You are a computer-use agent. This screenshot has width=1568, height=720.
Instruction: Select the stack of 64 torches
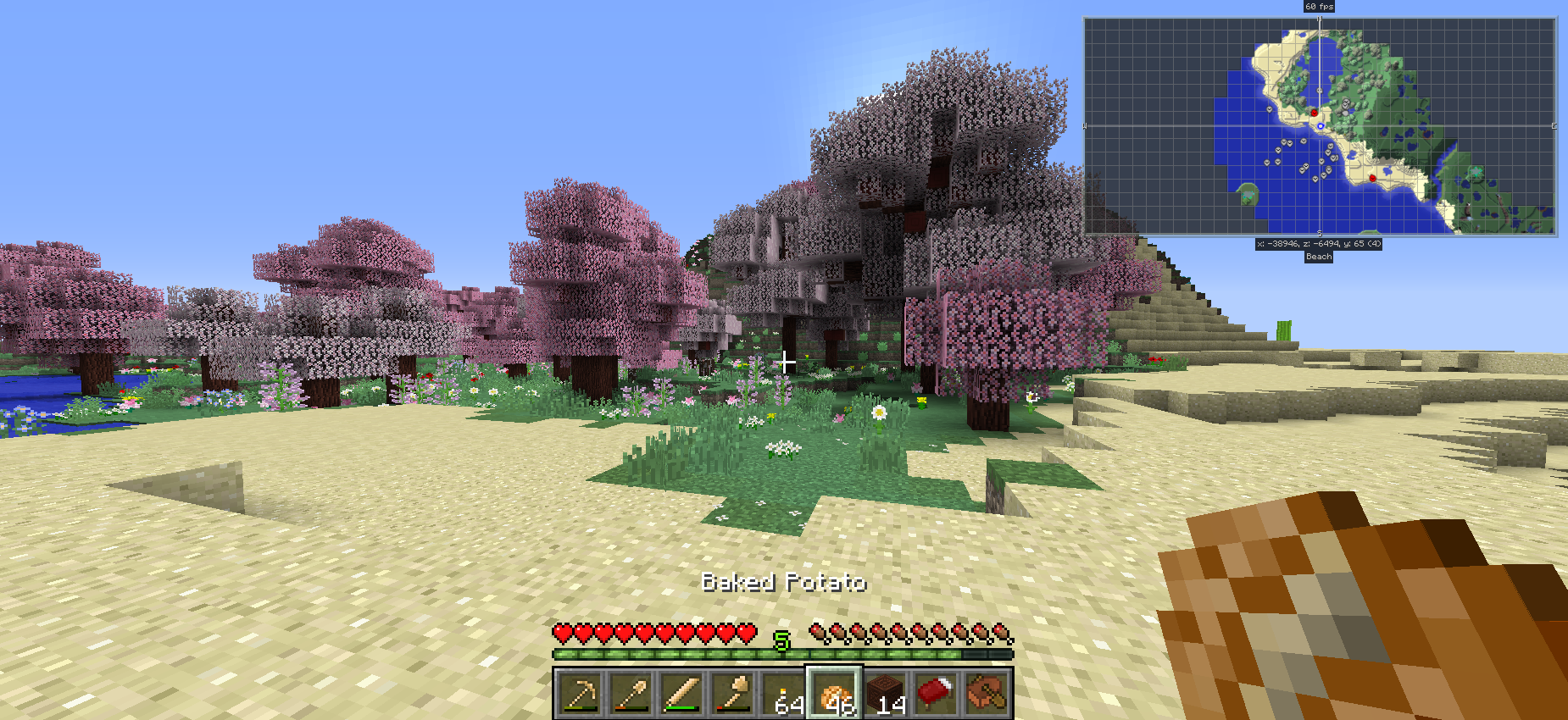pos(784,694)
